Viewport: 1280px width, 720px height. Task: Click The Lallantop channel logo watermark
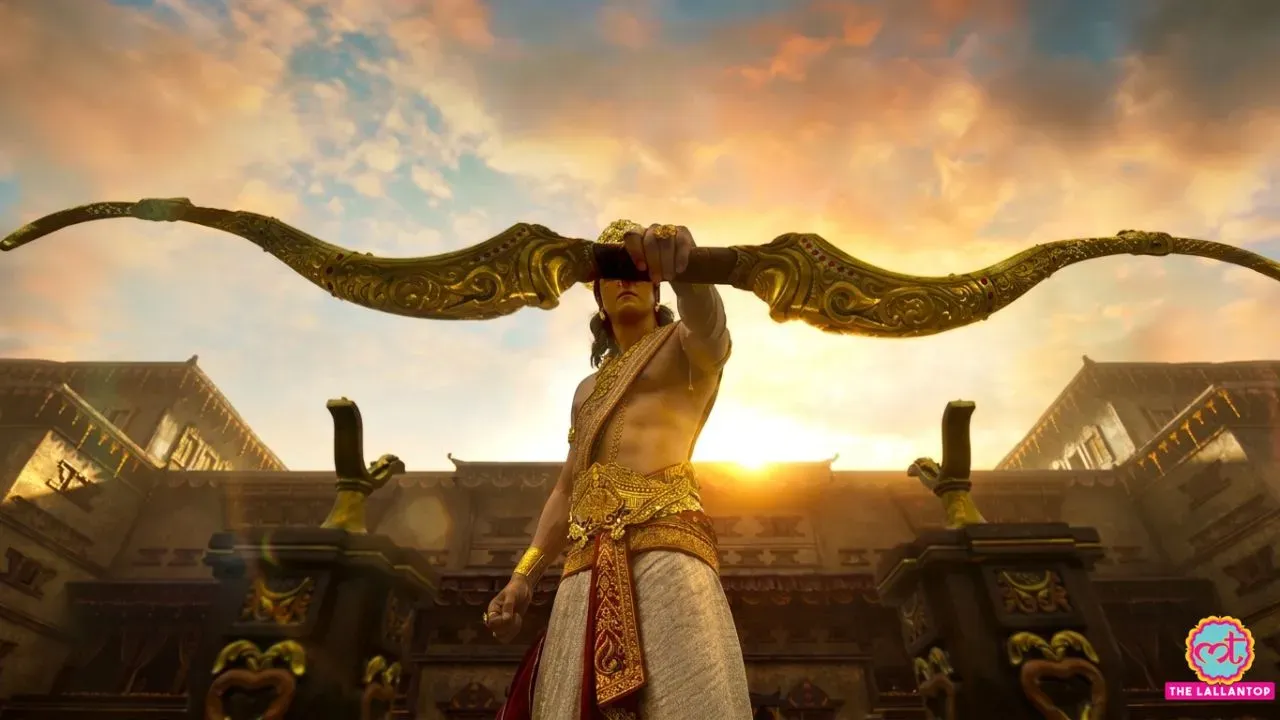pyautogui.click(x=1218, y=657)
